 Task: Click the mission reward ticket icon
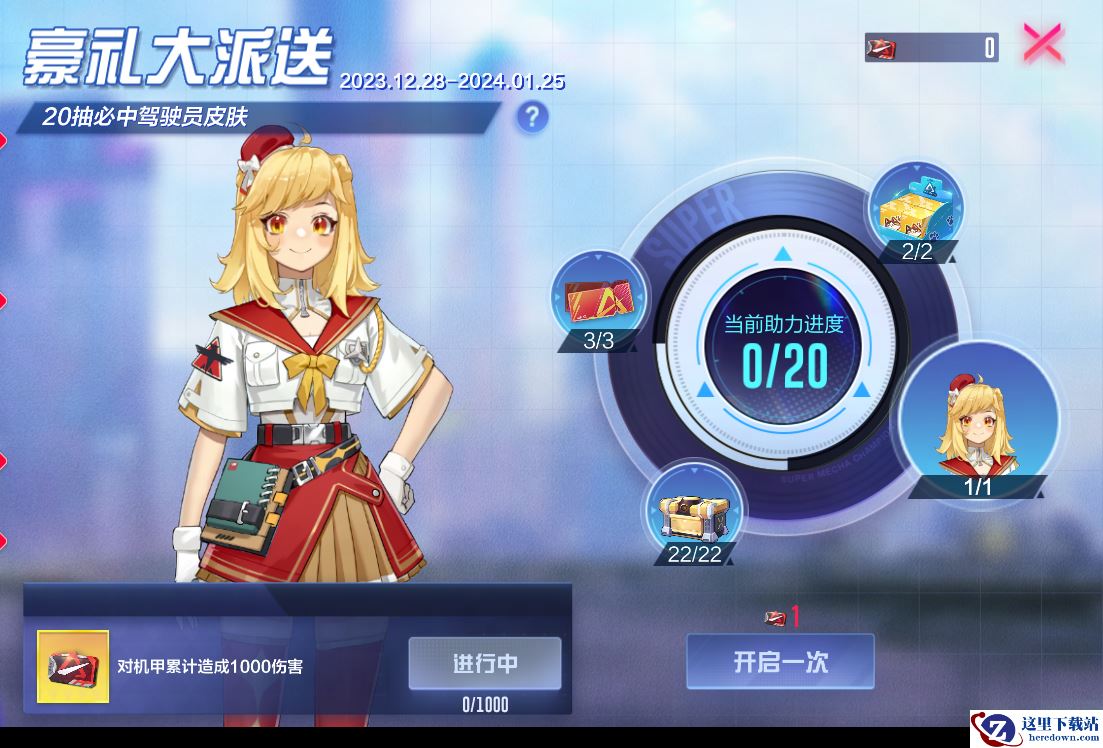[73, 666]
